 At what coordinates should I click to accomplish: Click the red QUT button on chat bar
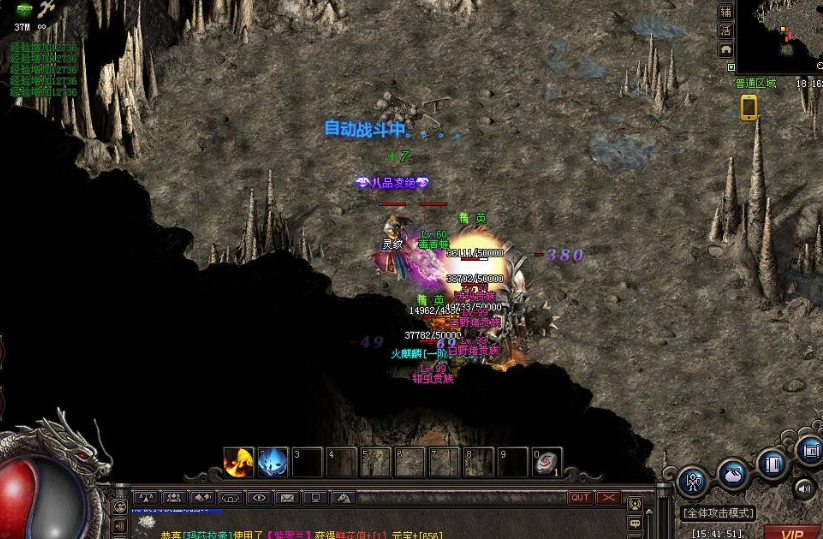point(580,497)
